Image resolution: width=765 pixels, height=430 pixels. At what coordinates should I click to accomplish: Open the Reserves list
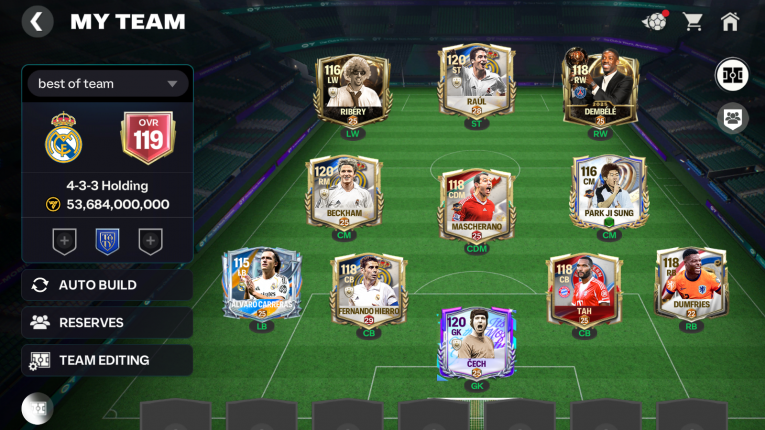[107, 323]
